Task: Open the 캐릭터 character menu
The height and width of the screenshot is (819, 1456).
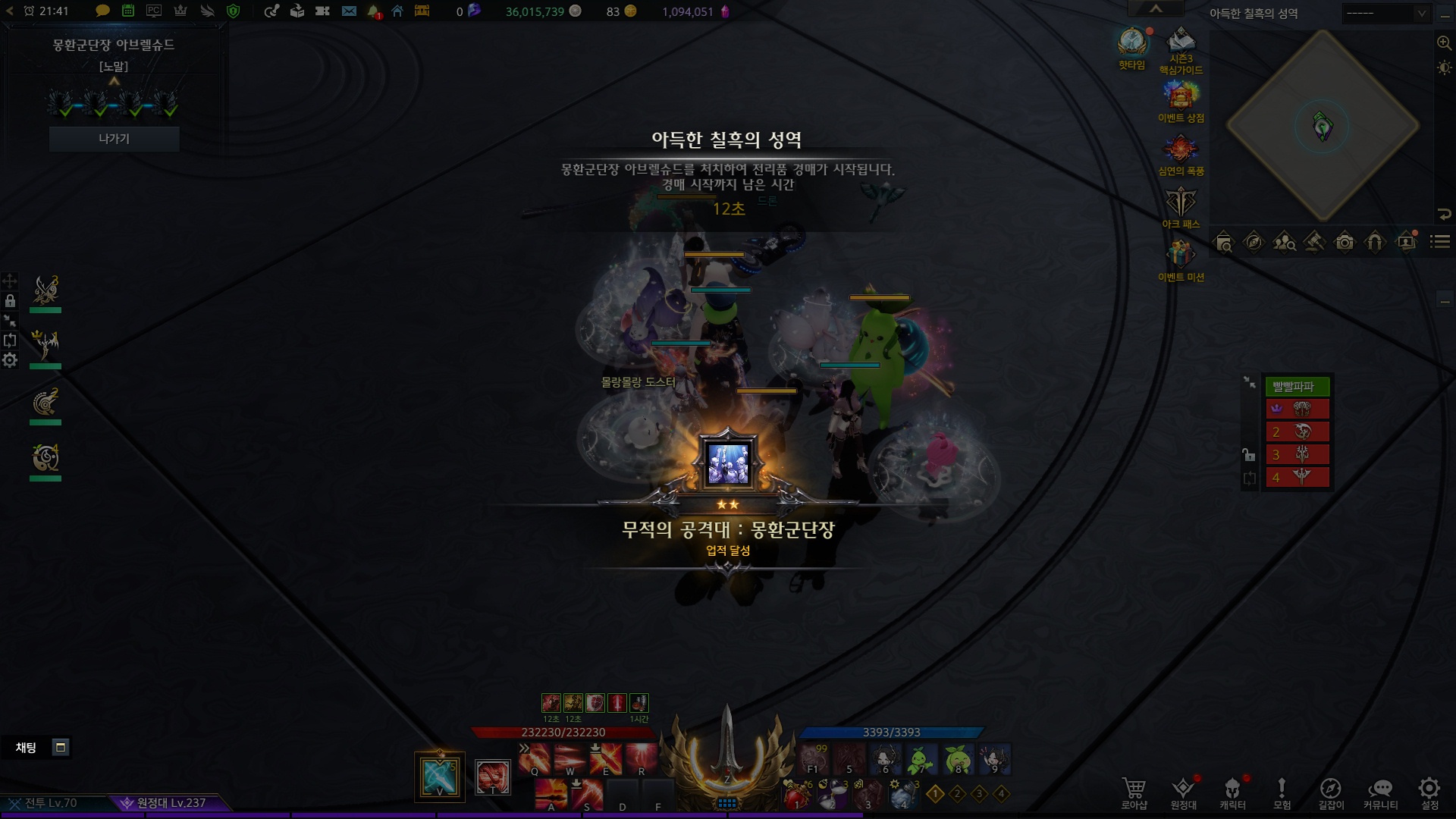Action: [x=1232, y=792]
